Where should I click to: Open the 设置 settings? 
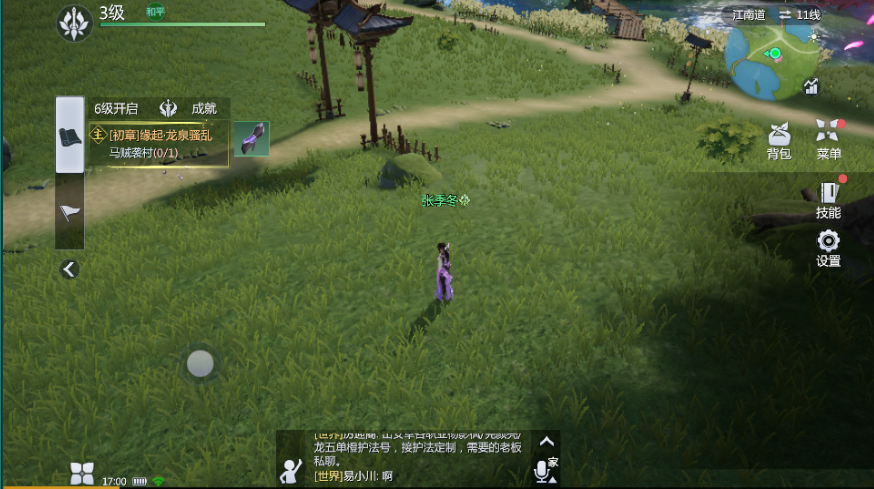click(828, 247)
